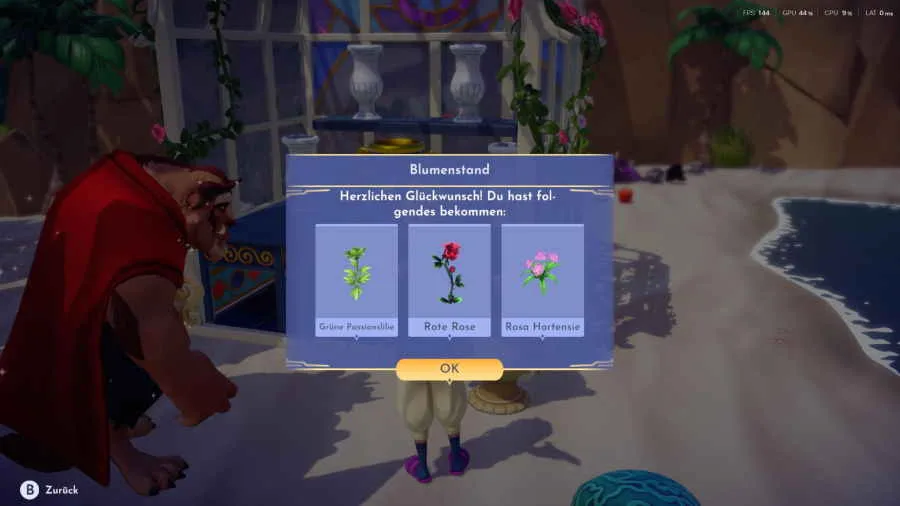Viewport: 900px width, 506px height.
Task: Confirm the reward with the OK button
Action: [449, 369]
